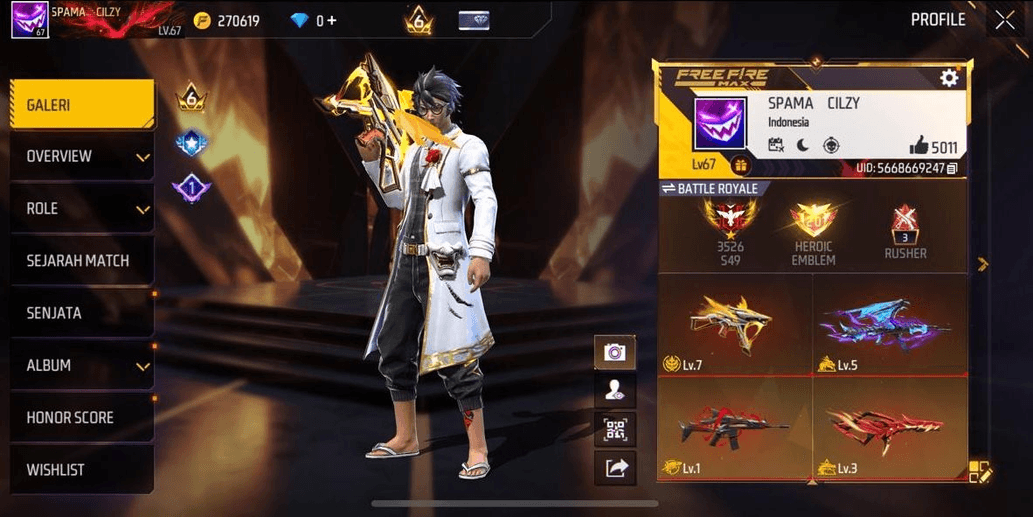Open the Galeri tab
This screenshot has height=517, width=1033.
(80, 105)
